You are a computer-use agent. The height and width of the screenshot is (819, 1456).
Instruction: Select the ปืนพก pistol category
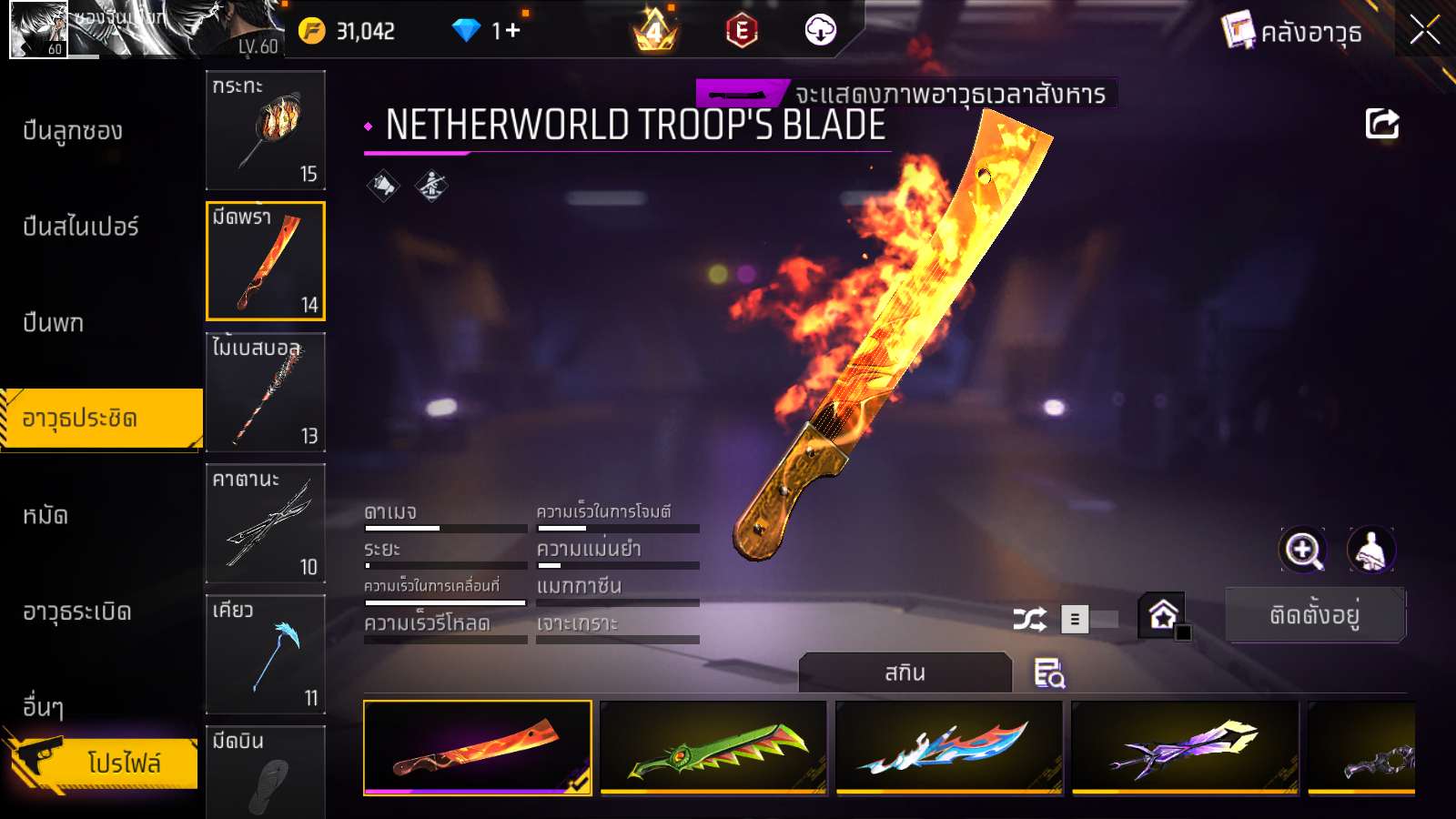pyautogui.click(x=53, y=323)
